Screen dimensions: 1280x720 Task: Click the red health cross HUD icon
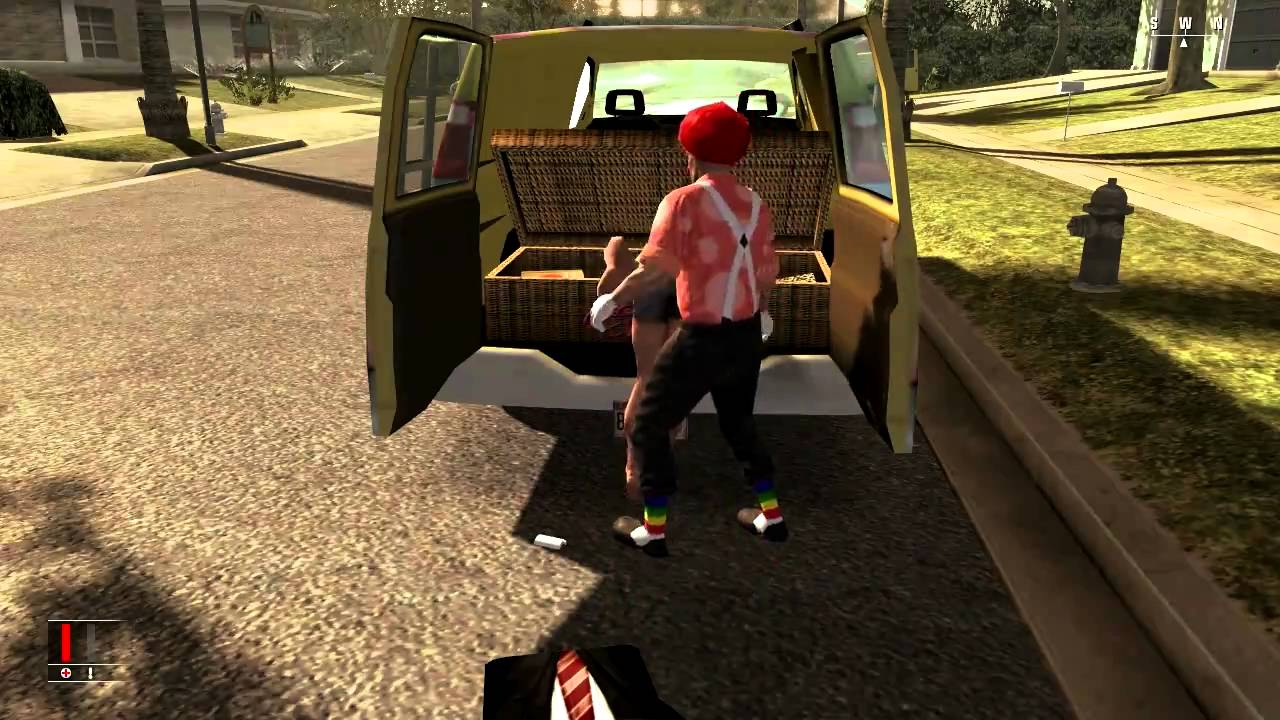(66, 673)
